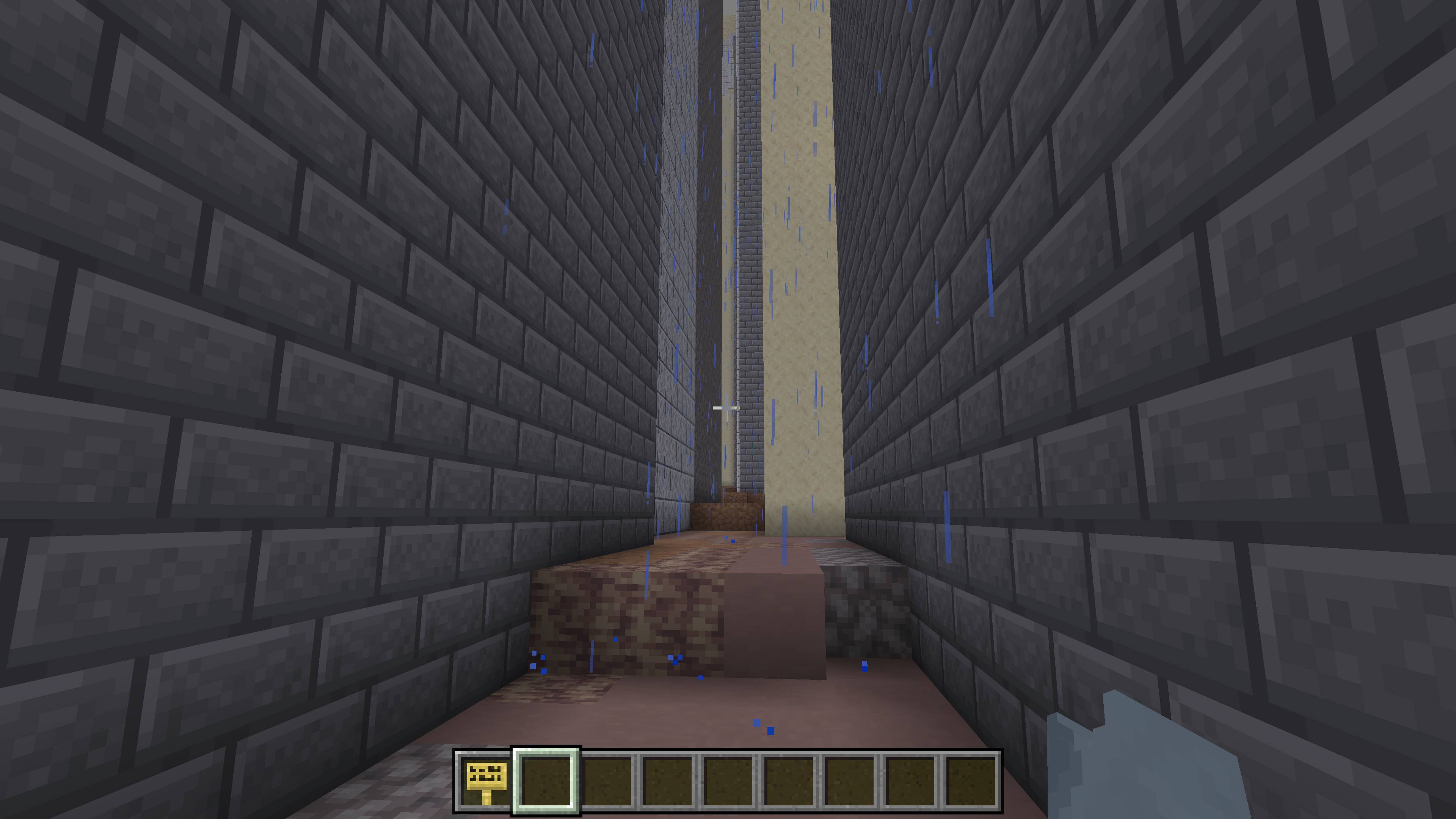Click the currently highlighted empty hotbar slot
This screenshot has width=1456, height=819.
point(547,784)
